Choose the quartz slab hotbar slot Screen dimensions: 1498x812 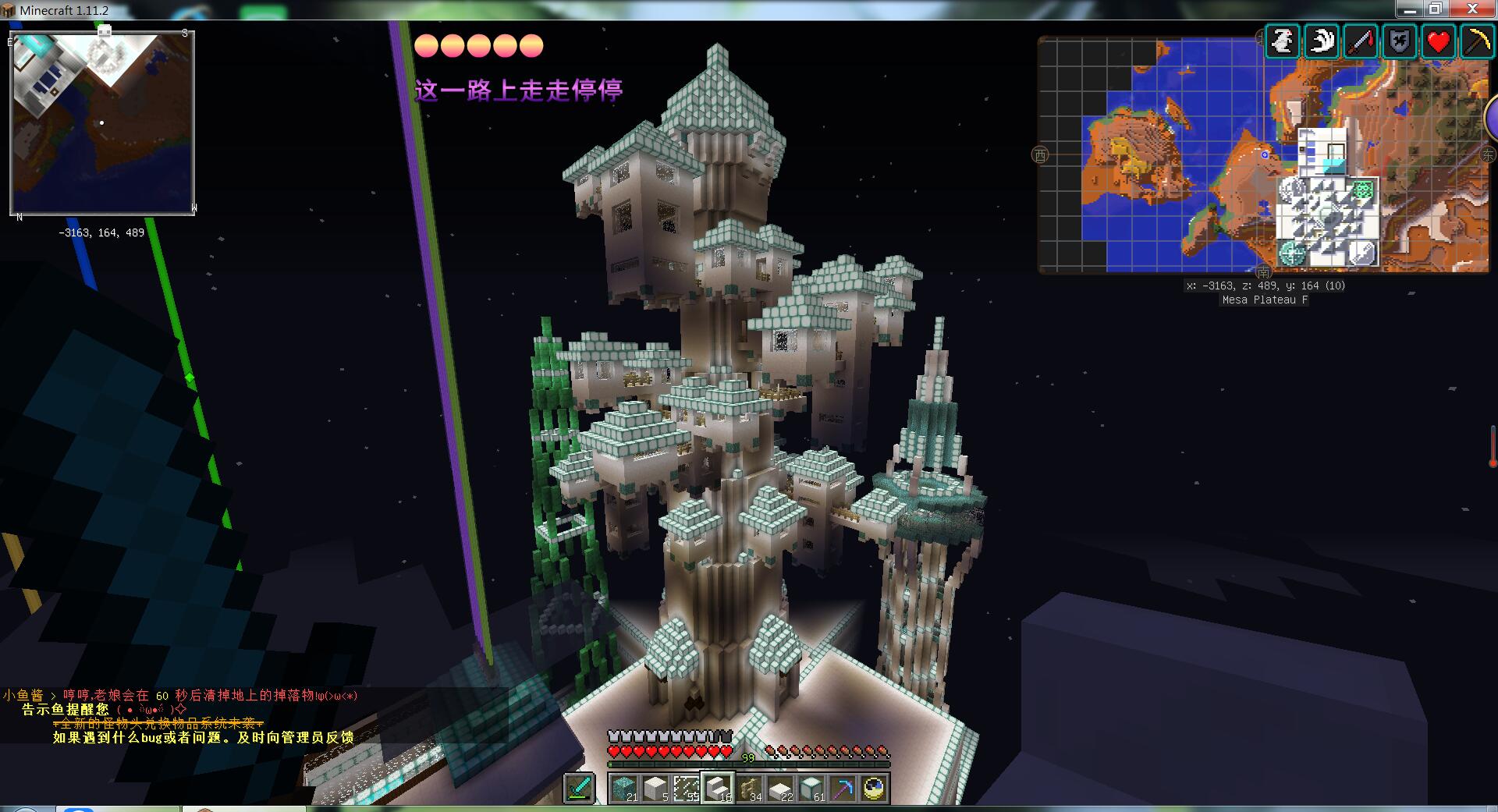click(780, 788)
